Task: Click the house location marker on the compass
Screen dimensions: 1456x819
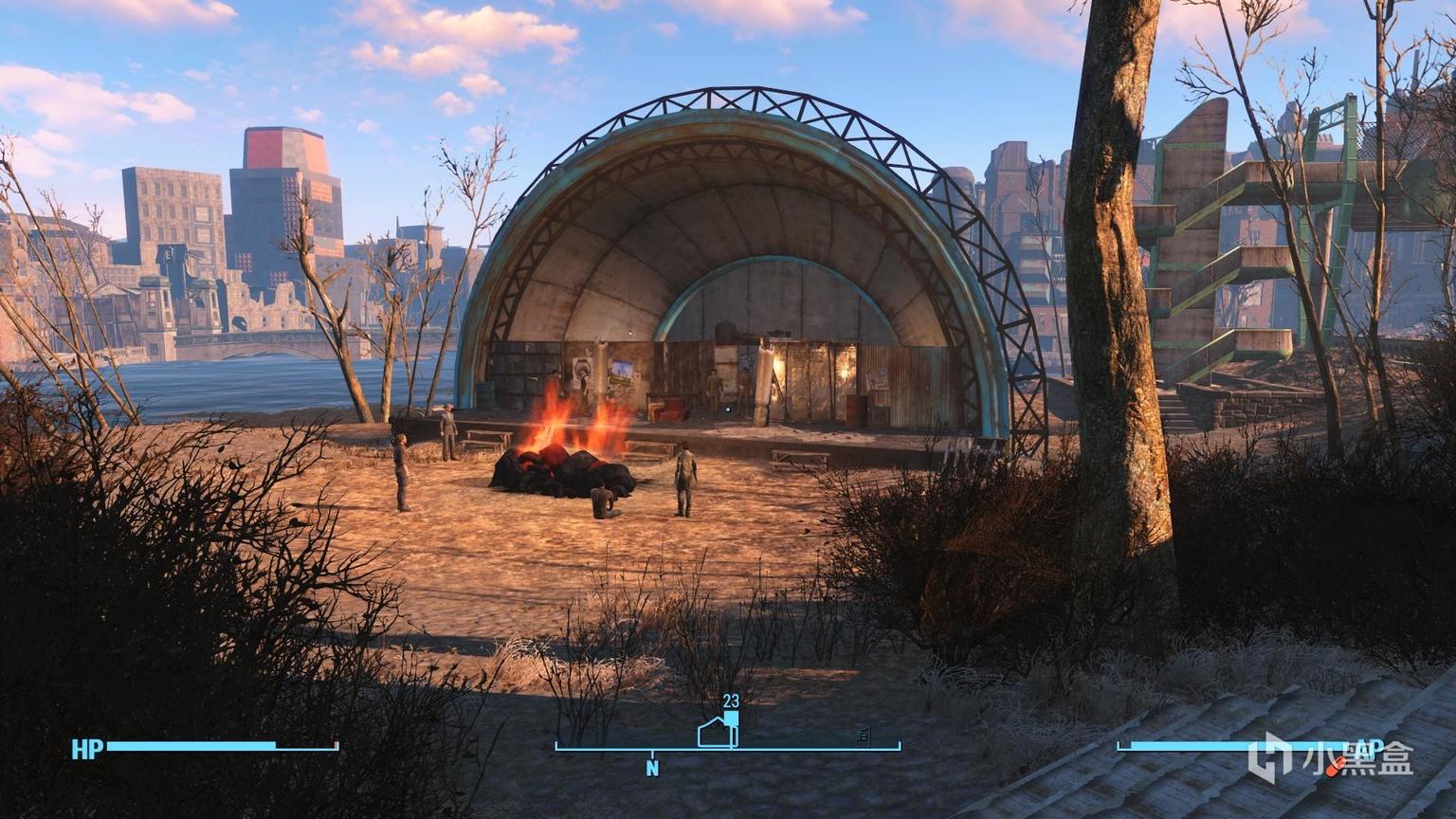Action: tap(715, 733)
